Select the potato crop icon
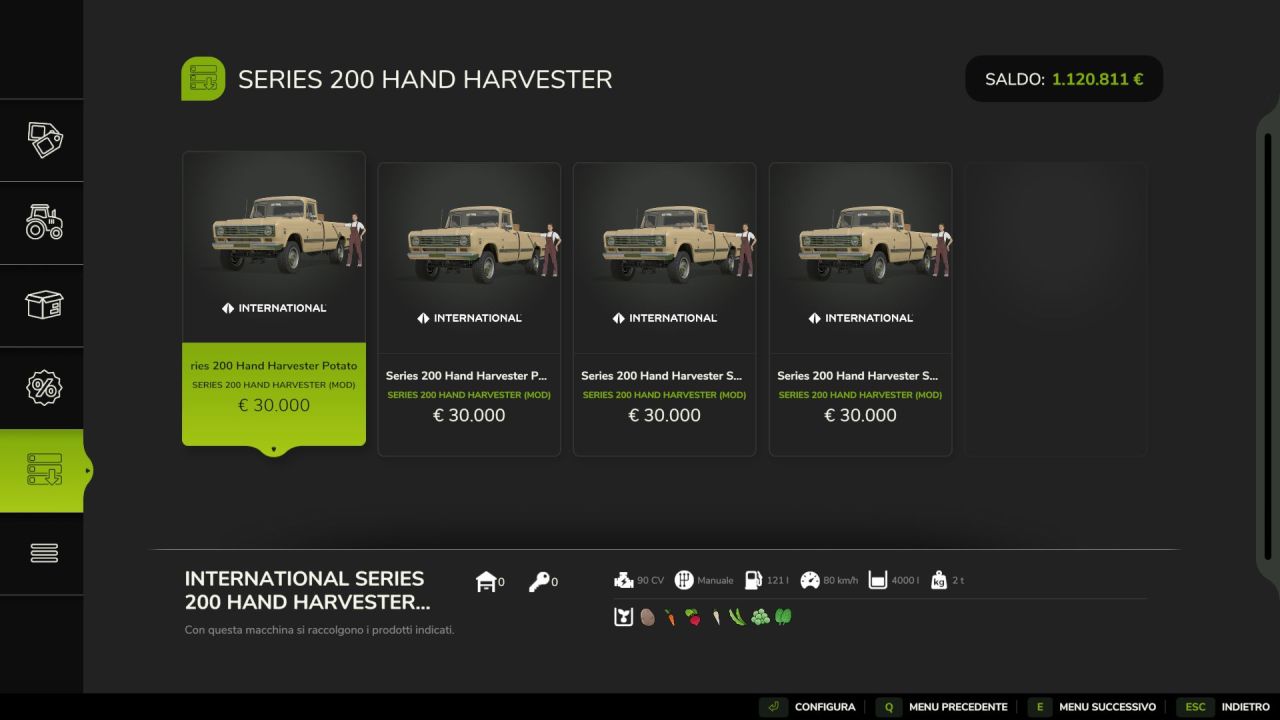1280x720 pixels. (x=647, y=617)
